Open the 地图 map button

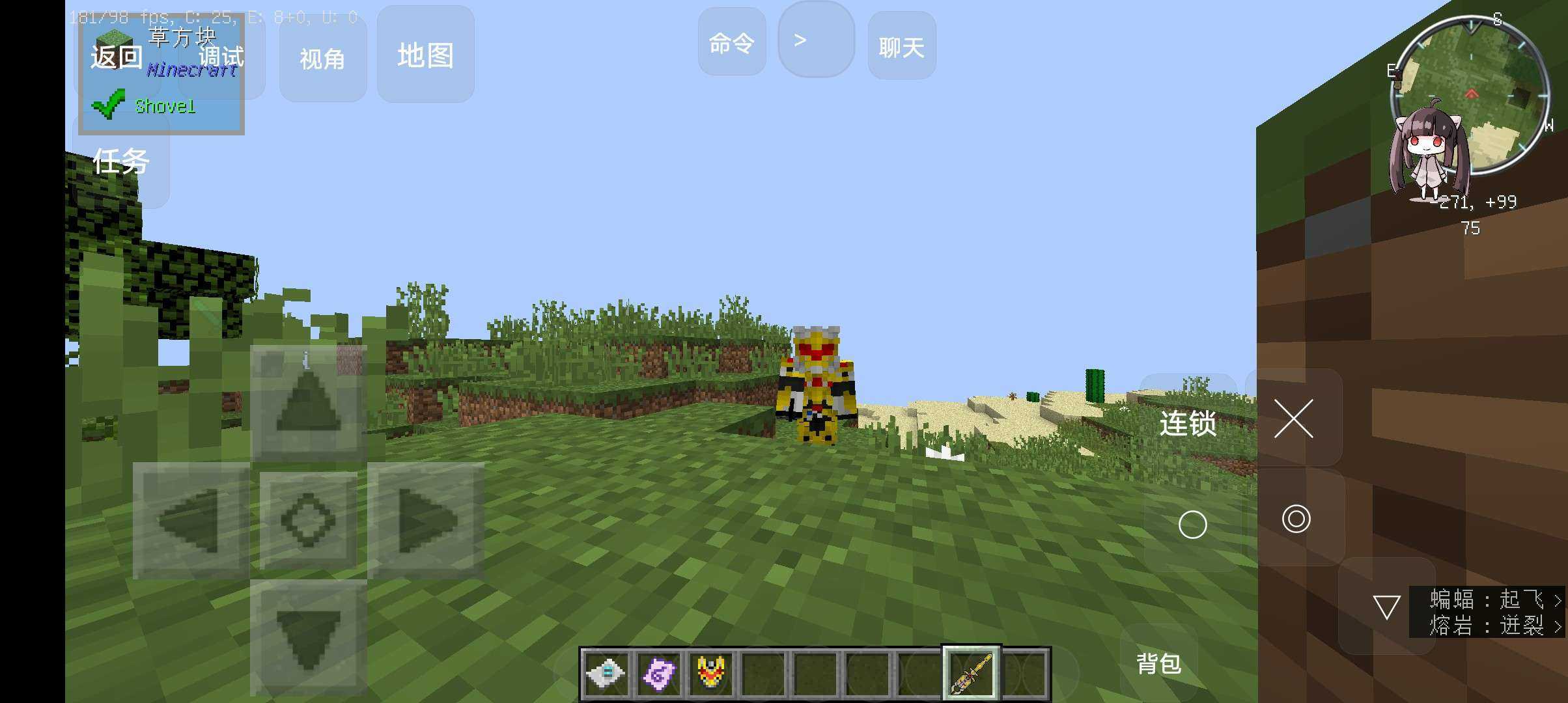pyautogui.click(x=425, y=55)
